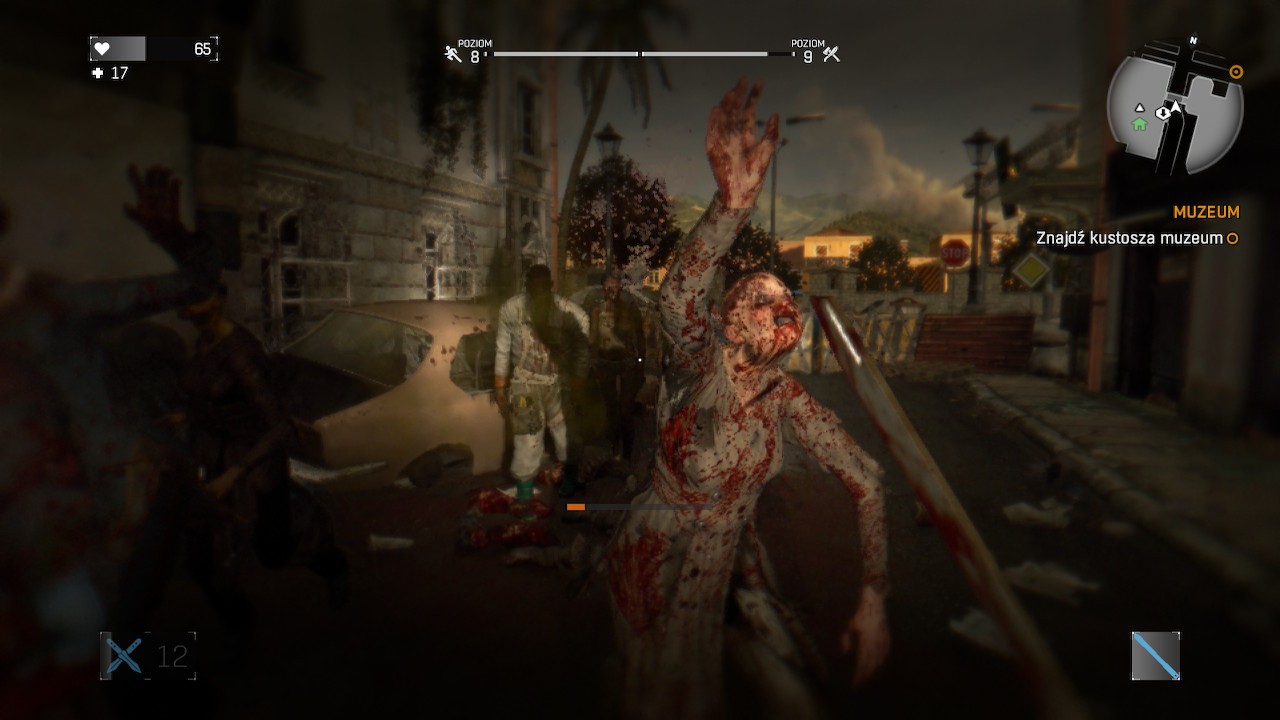
Task: Select the throwing weapon icon showing 12
Action: pos(122,658)
